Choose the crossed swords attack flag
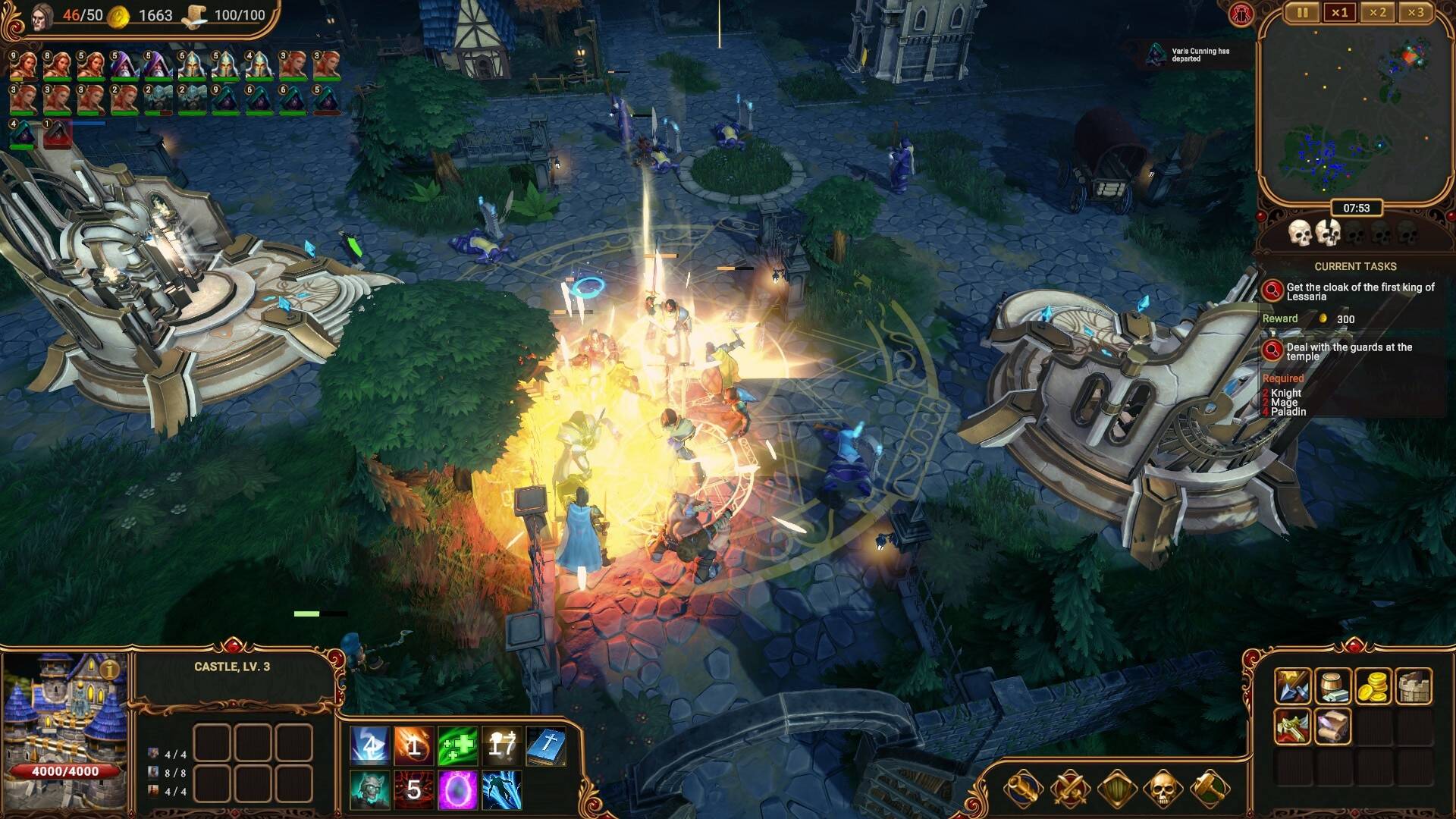 (1070, 789)
